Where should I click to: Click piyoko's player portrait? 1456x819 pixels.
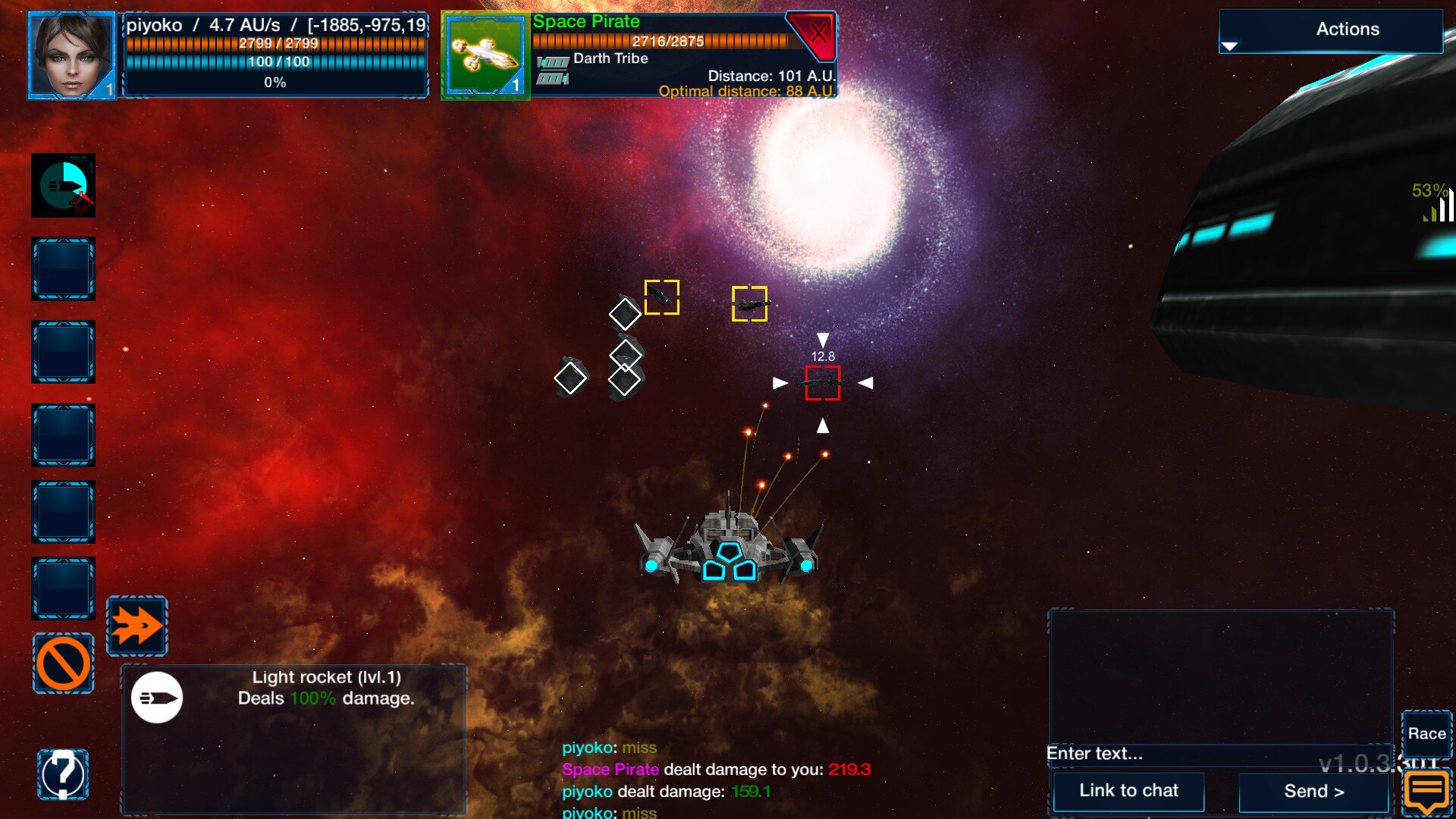[71, 55]
